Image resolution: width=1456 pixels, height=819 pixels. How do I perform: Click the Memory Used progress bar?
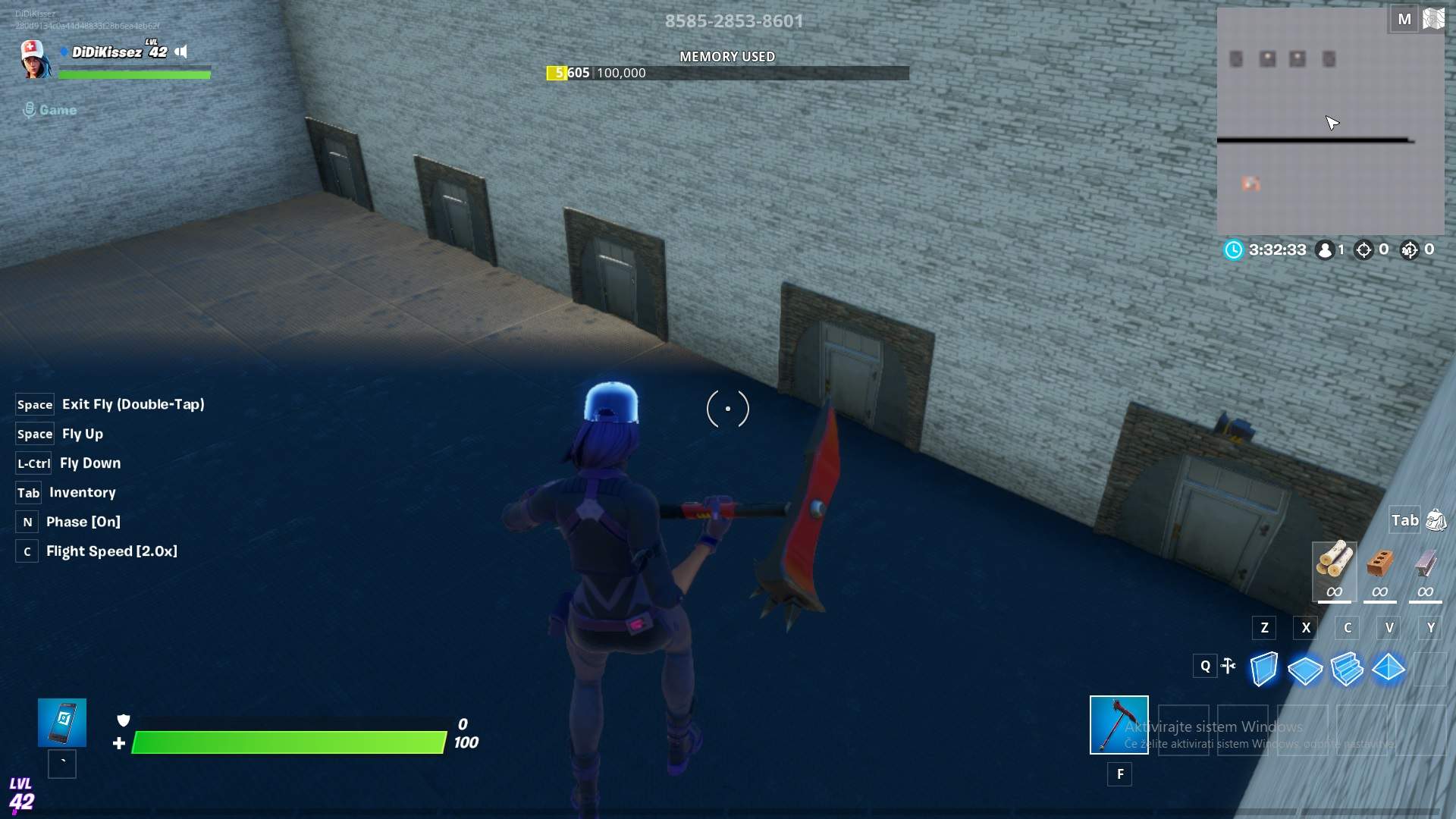click(x=727, y=73)
